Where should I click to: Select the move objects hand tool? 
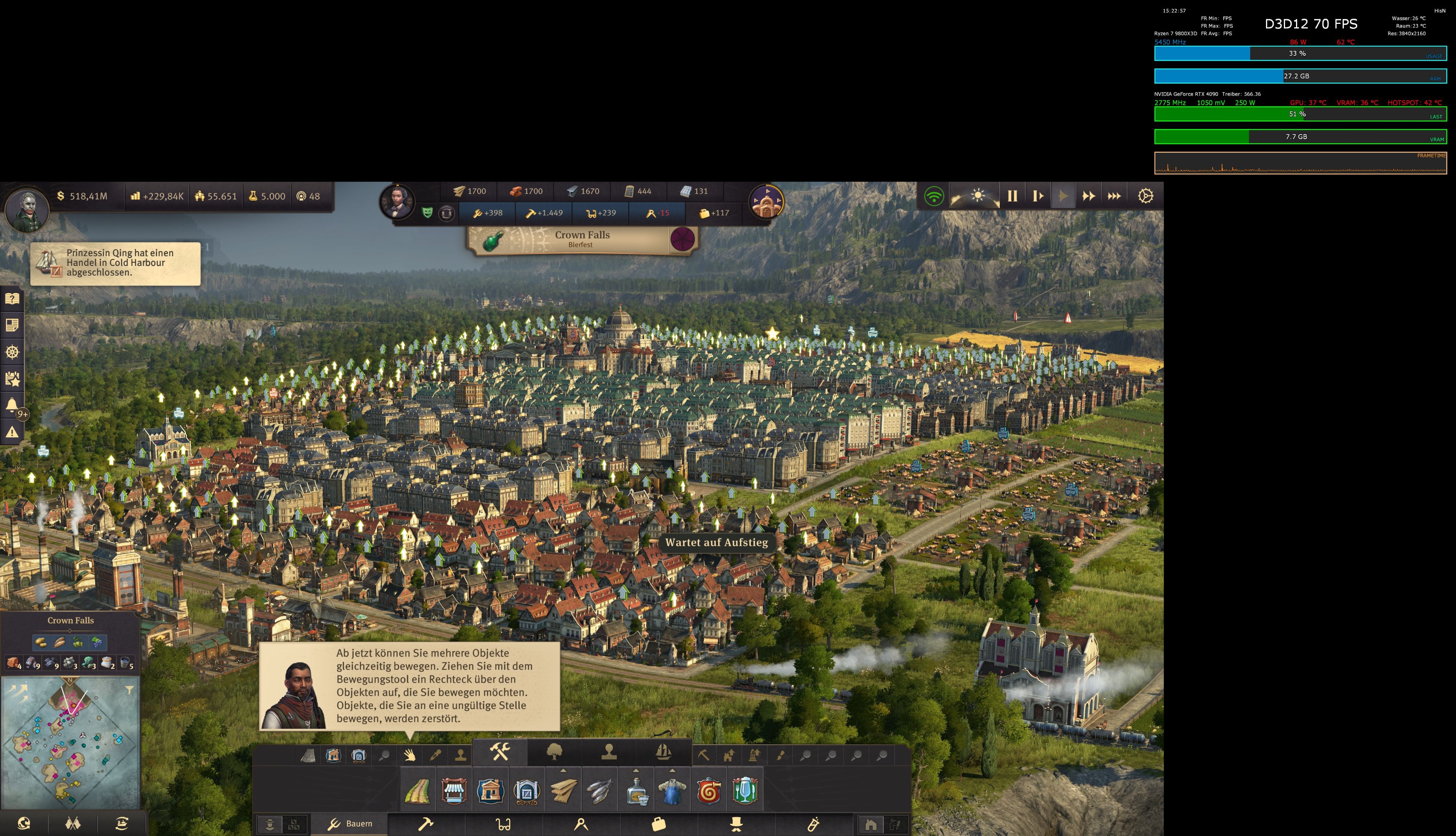pos(410,755)
